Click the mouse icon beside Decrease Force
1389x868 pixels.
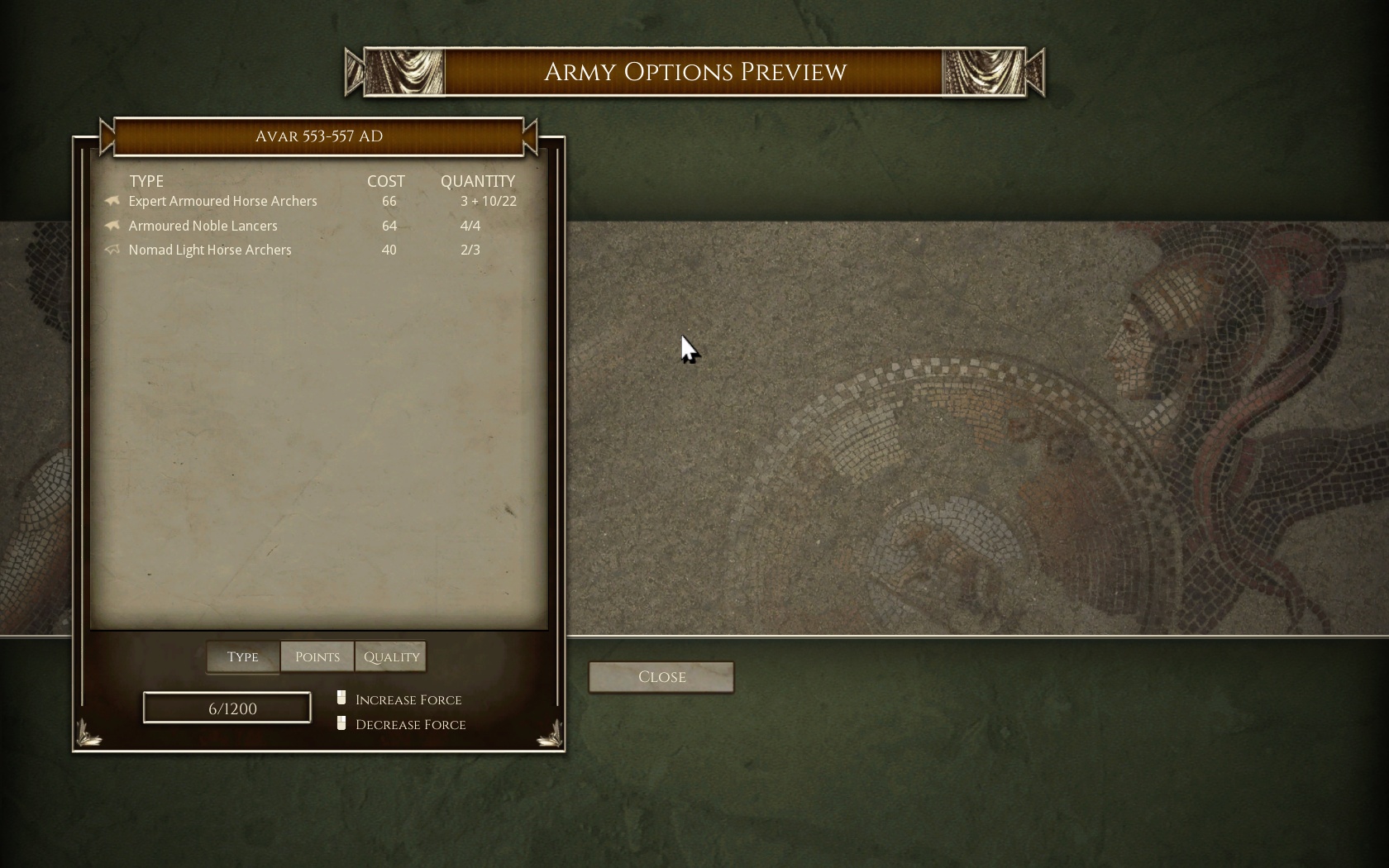[341, 722]
